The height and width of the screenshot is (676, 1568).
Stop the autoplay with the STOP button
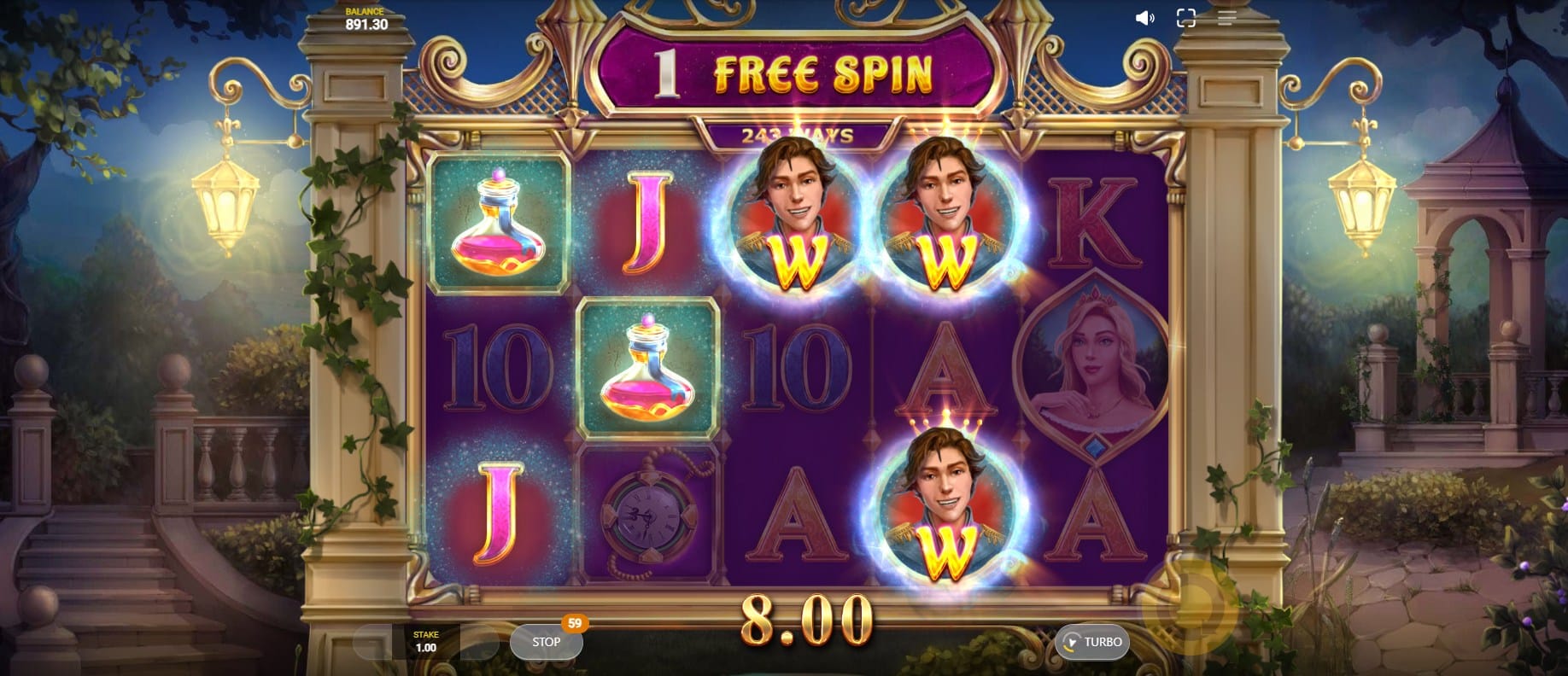[x=546, y=642]
